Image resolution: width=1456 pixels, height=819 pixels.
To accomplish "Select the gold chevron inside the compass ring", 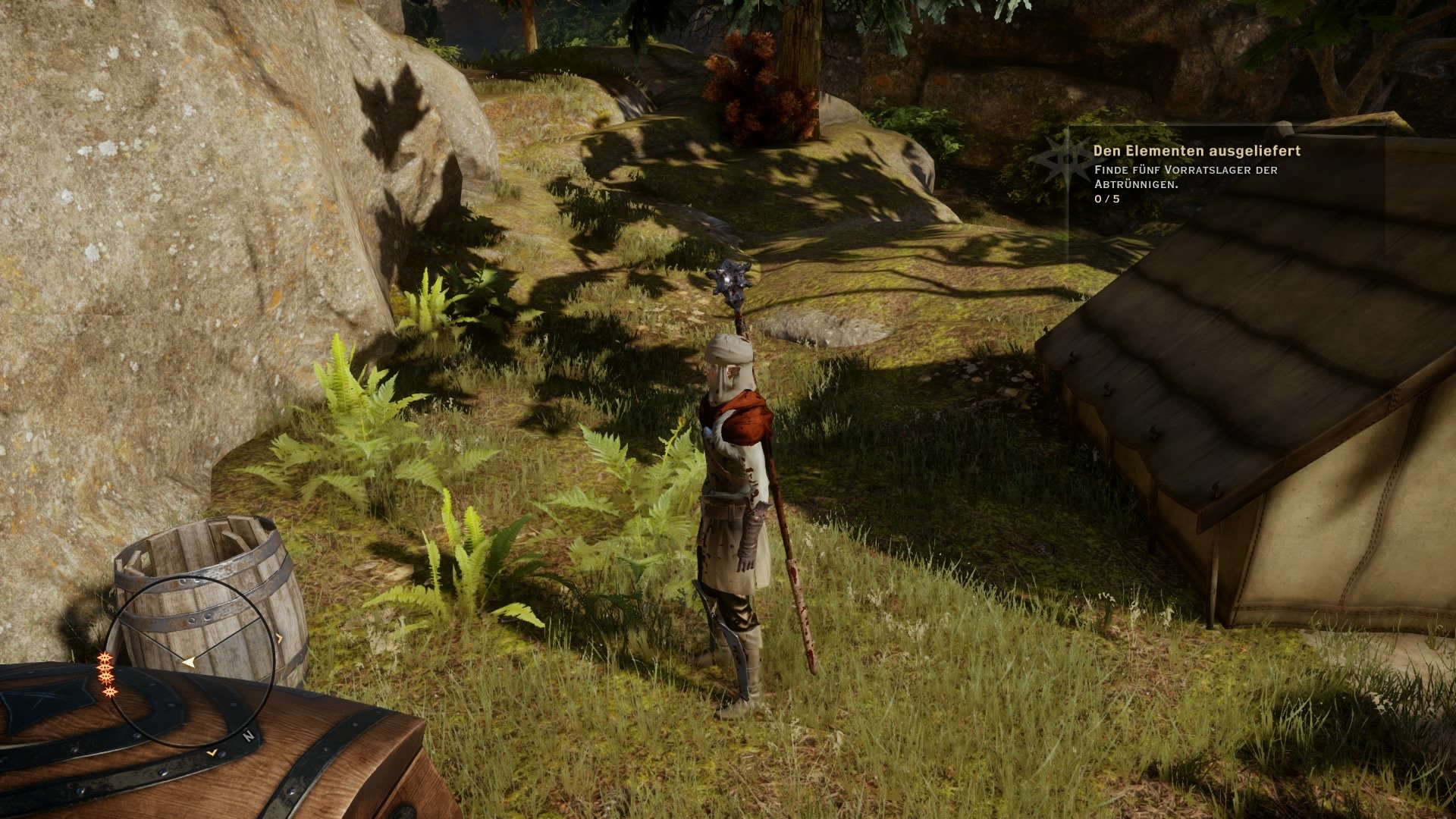I will 279,637.
